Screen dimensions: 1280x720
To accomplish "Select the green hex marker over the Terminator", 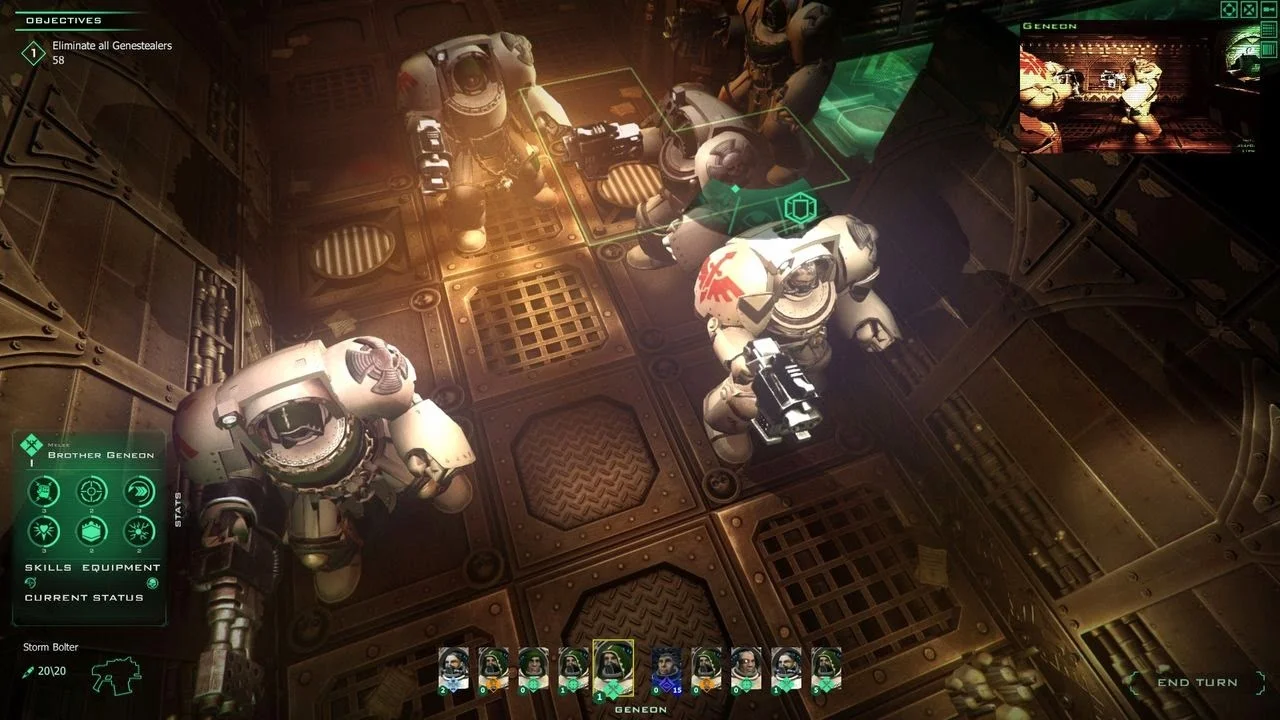I will point(800,208).
